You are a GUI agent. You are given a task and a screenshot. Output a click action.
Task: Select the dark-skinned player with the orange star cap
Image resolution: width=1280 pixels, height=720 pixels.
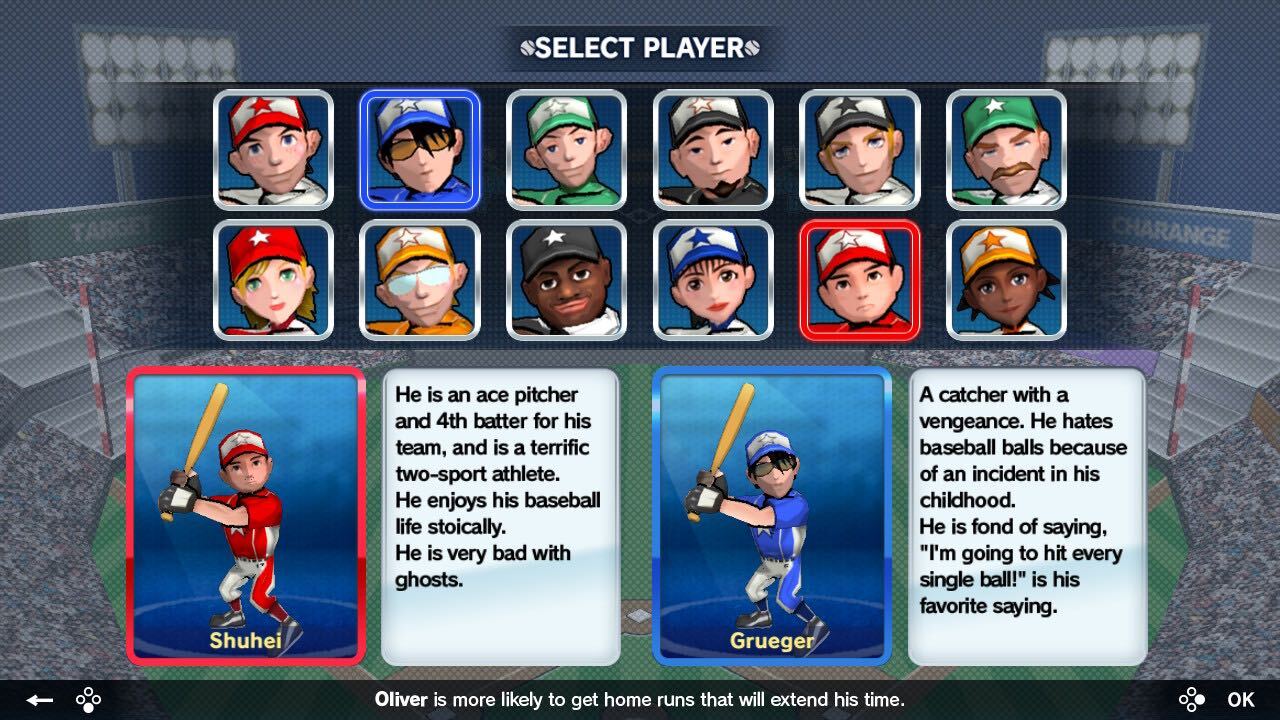coord(1006,281)
